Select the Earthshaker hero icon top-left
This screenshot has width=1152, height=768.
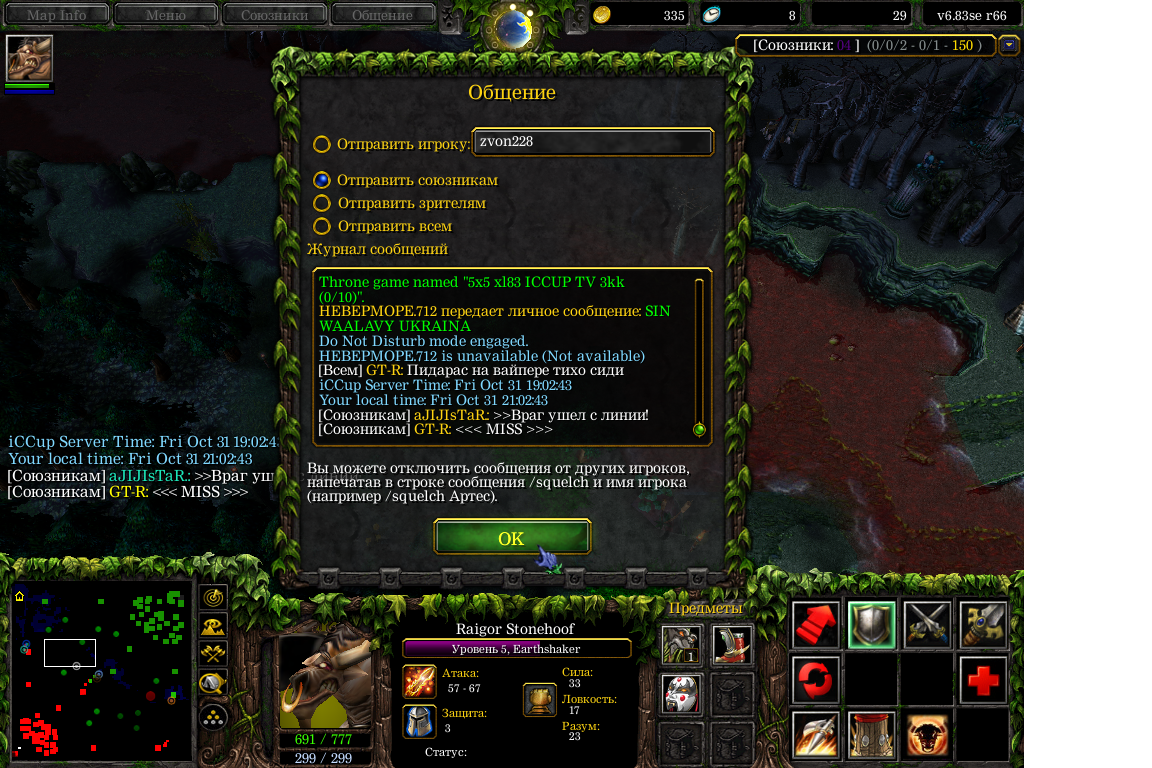29,58
